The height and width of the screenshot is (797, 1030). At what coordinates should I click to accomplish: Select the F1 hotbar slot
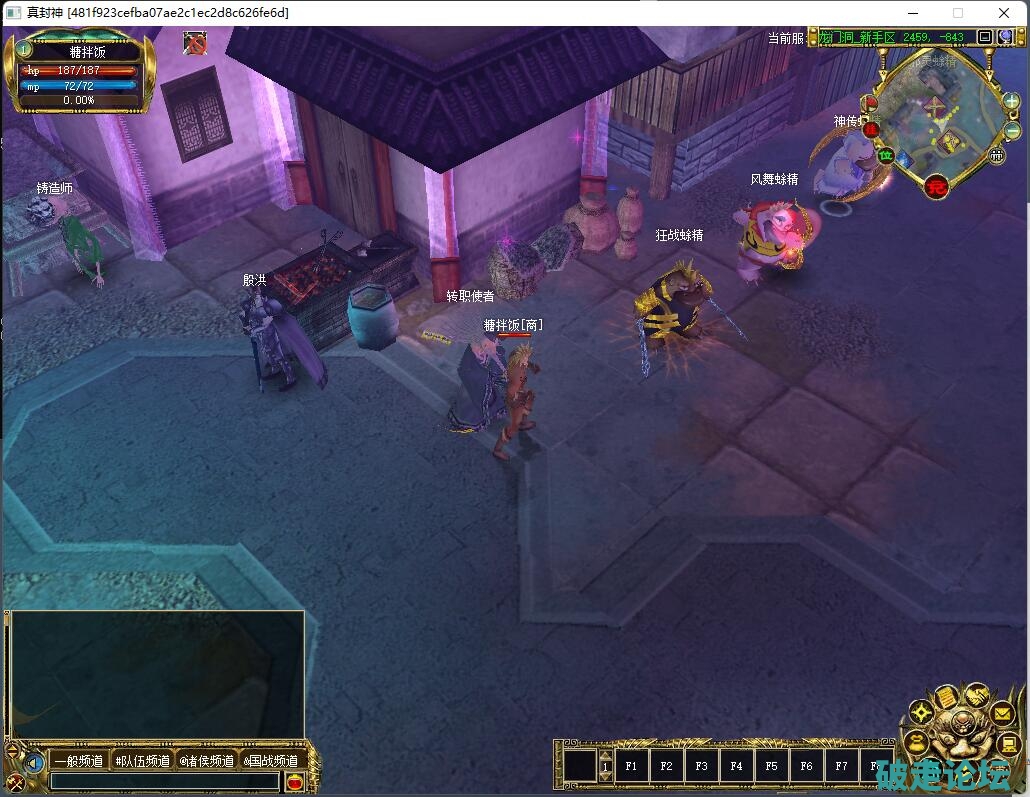[631, 766]
